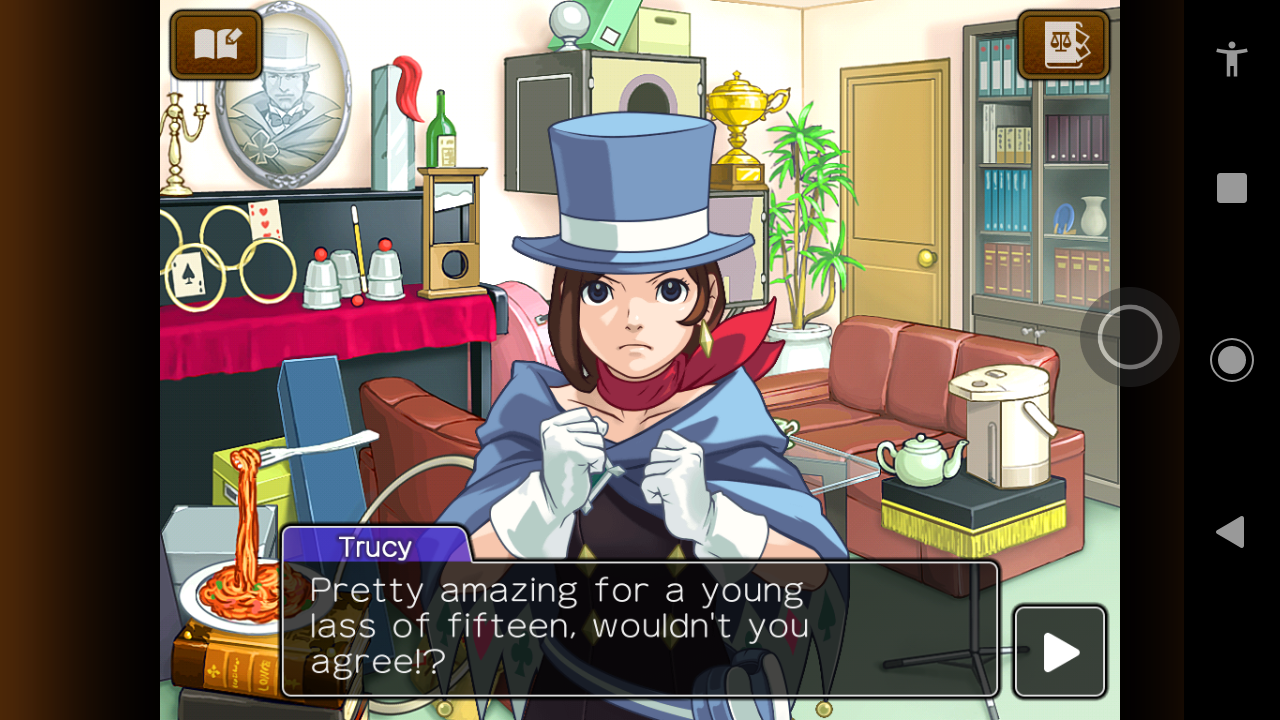The height and width of the screenshot is (720, 1280).
Task: Tap the Android back triangle button
Action: pos(1231,532)
